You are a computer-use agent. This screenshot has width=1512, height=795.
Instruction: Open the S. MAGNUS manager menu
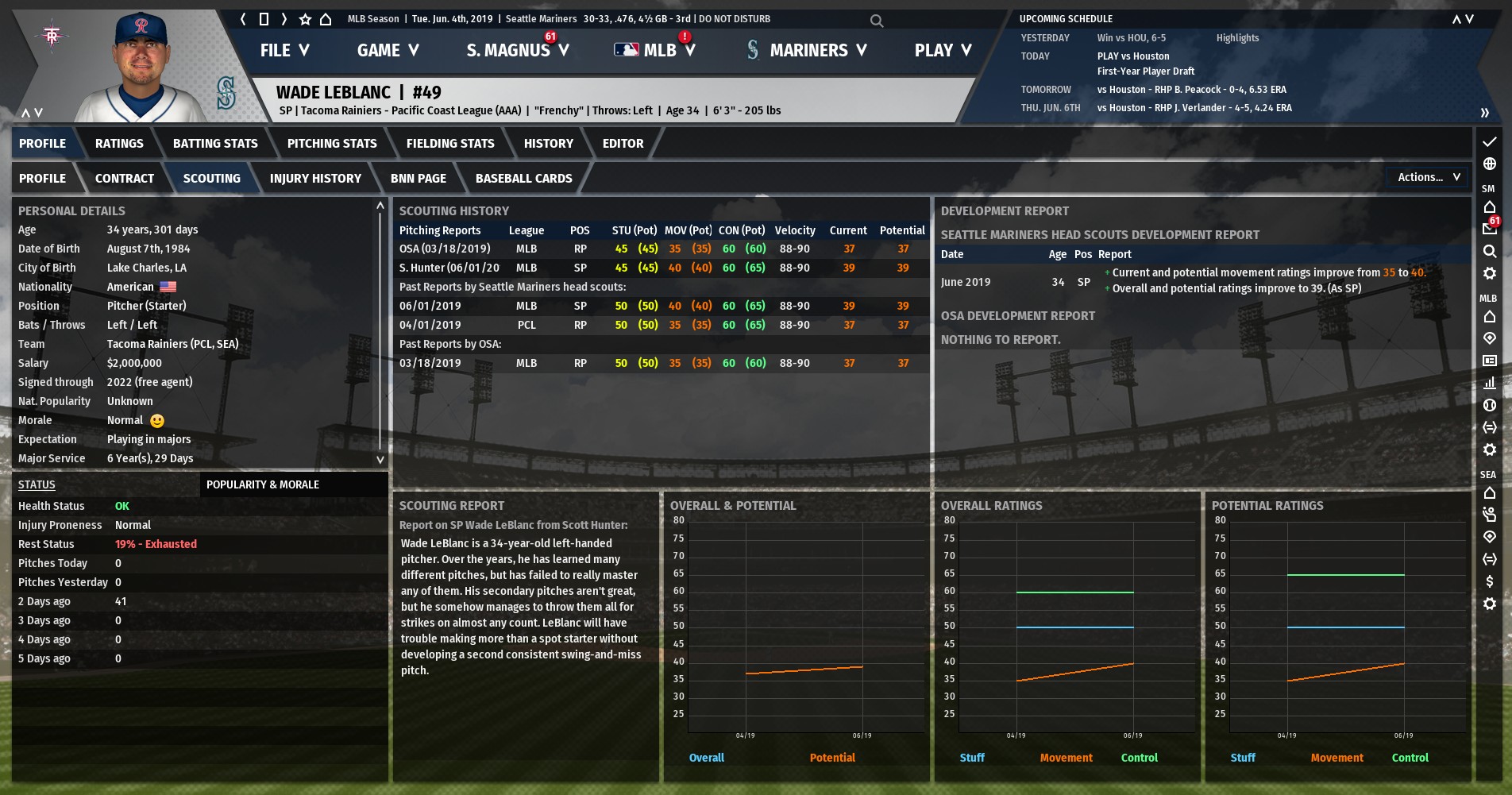click(517, 50)
